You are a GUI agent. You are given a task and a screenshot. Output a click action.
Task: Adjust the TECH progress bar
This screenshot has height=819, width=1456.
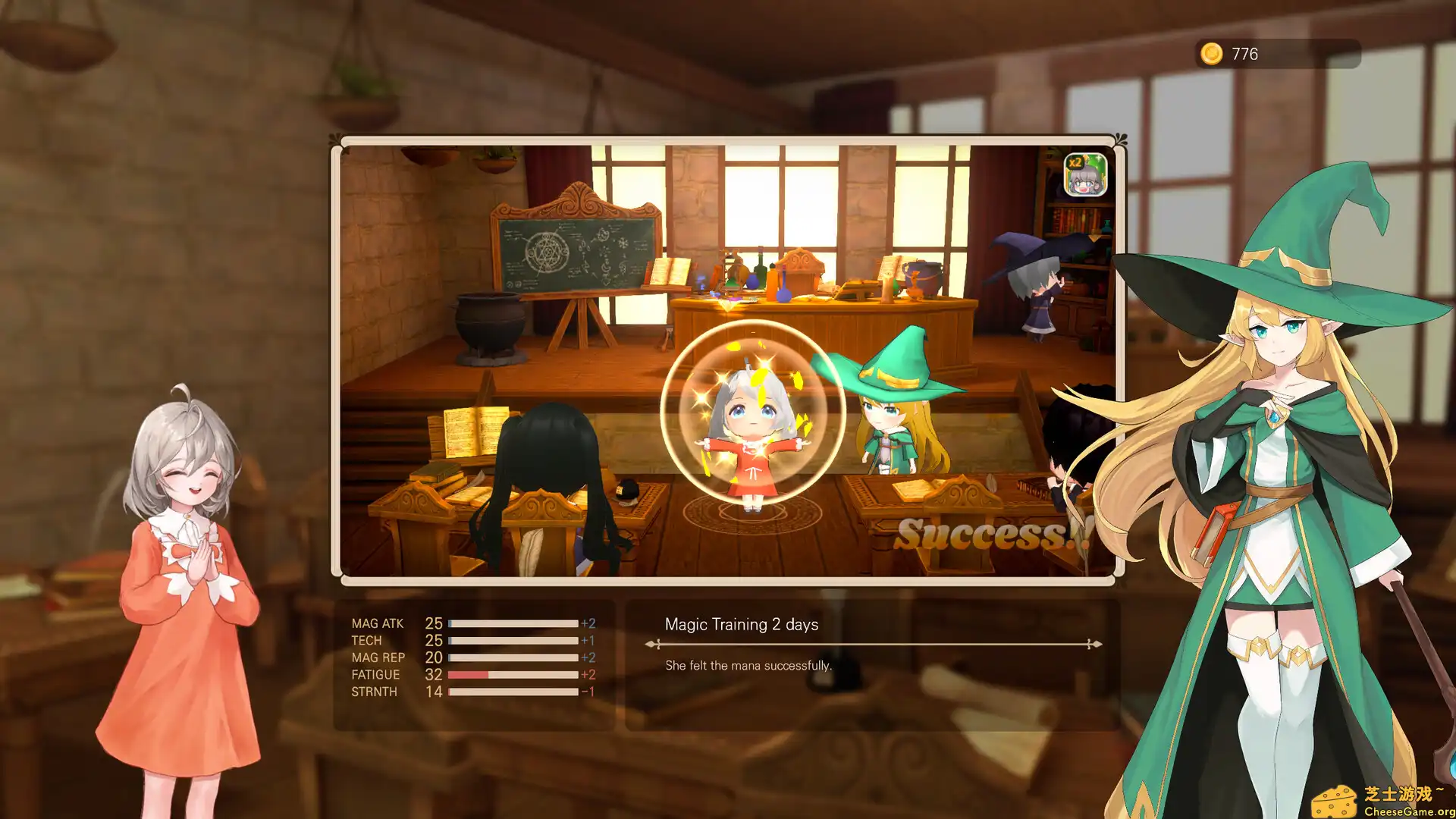(x=512, y=640)
